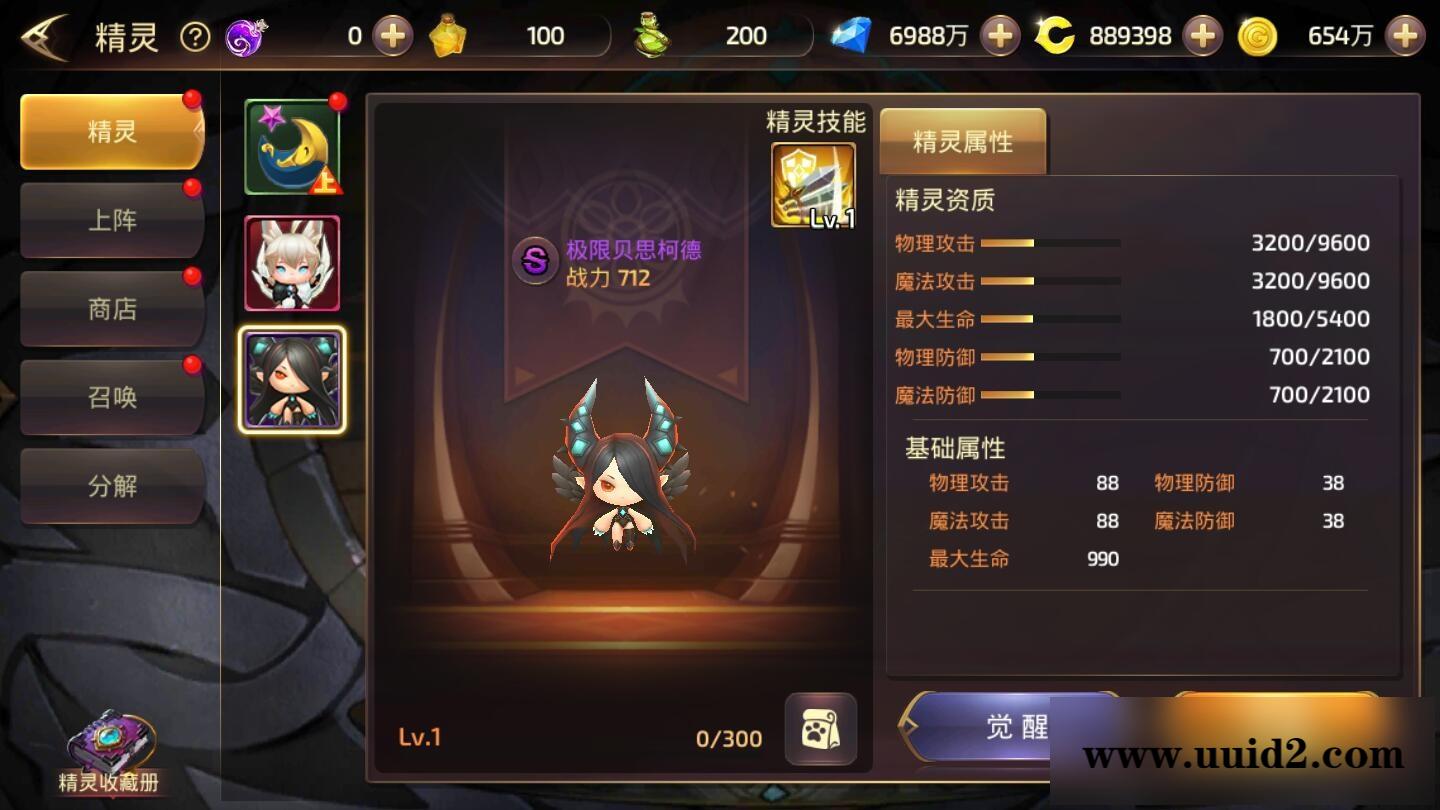
Task: Select the 精灵技能 sword skill icon labeled Lv.1
Action: 812,181
